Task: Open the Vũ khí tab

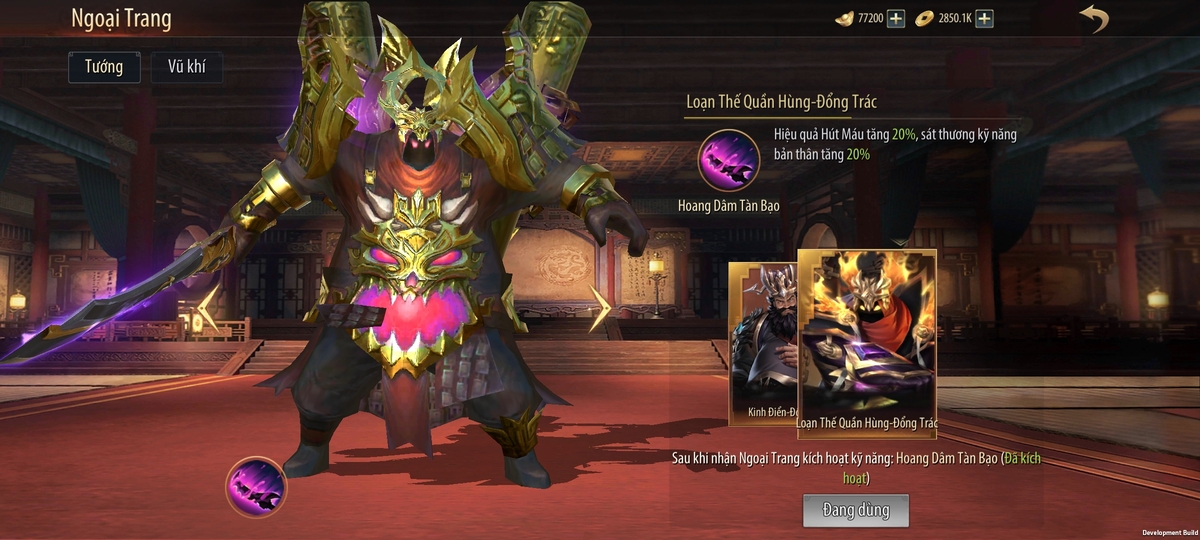Action: 187,67
